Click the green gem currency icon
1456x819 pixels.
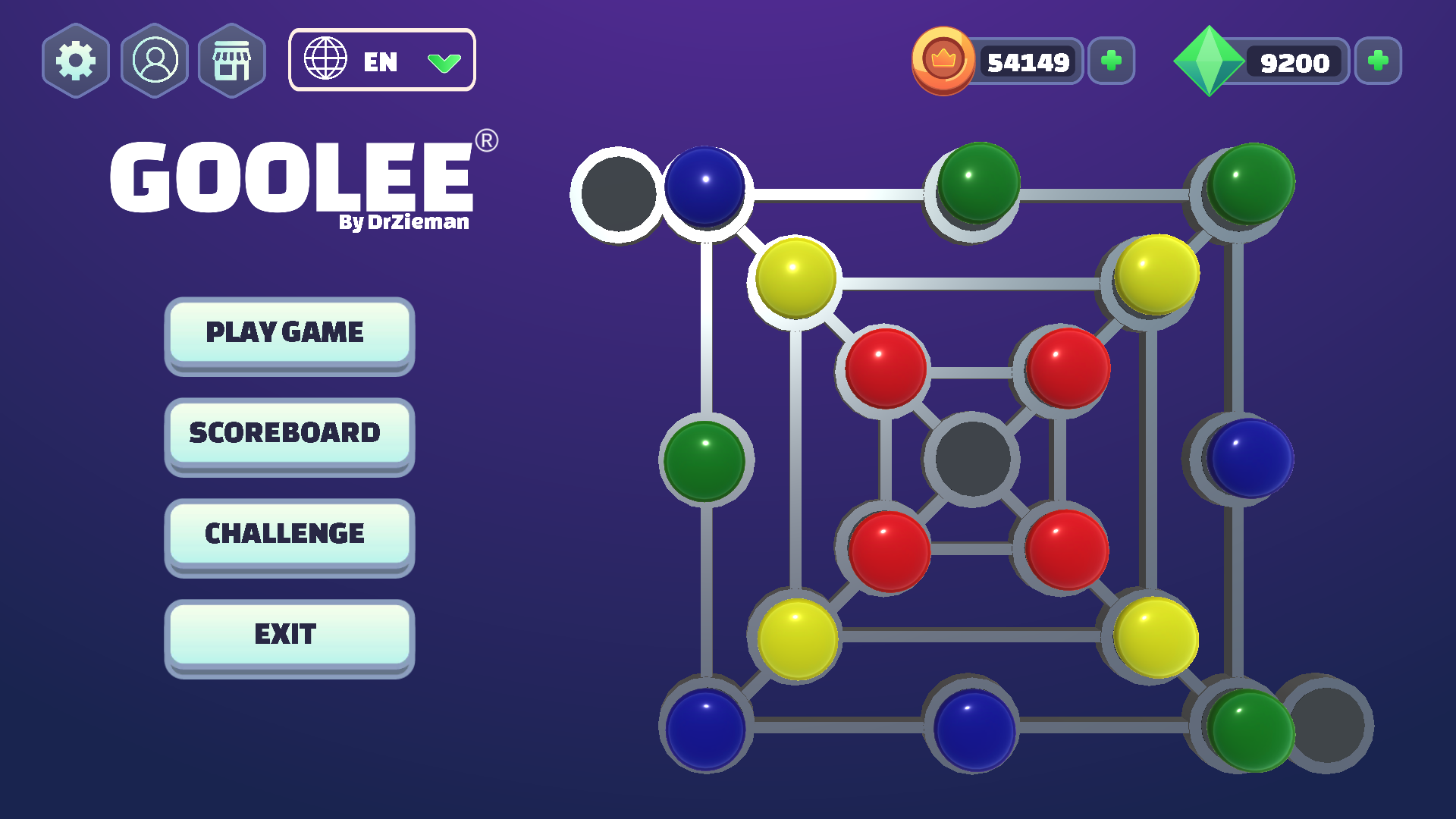coord(1210,61)
